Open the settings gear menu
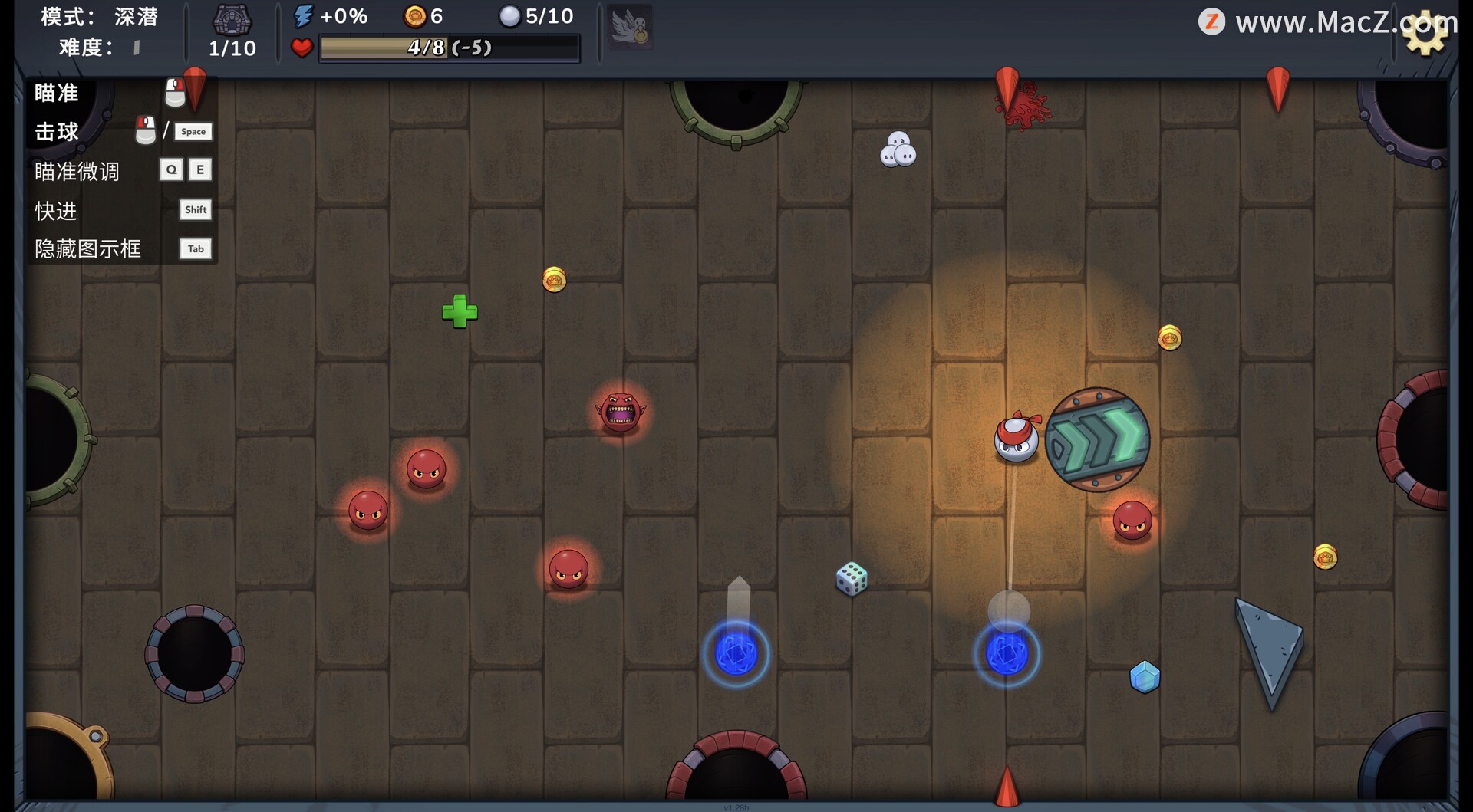The image size is (1473, 812). [1425, 33]
